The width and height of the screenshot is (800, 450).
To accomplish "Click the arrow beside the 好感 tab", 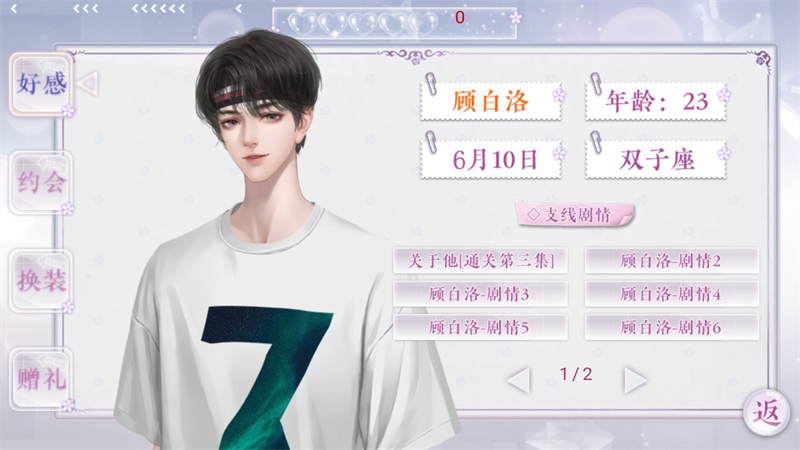I will click(88, 83).
